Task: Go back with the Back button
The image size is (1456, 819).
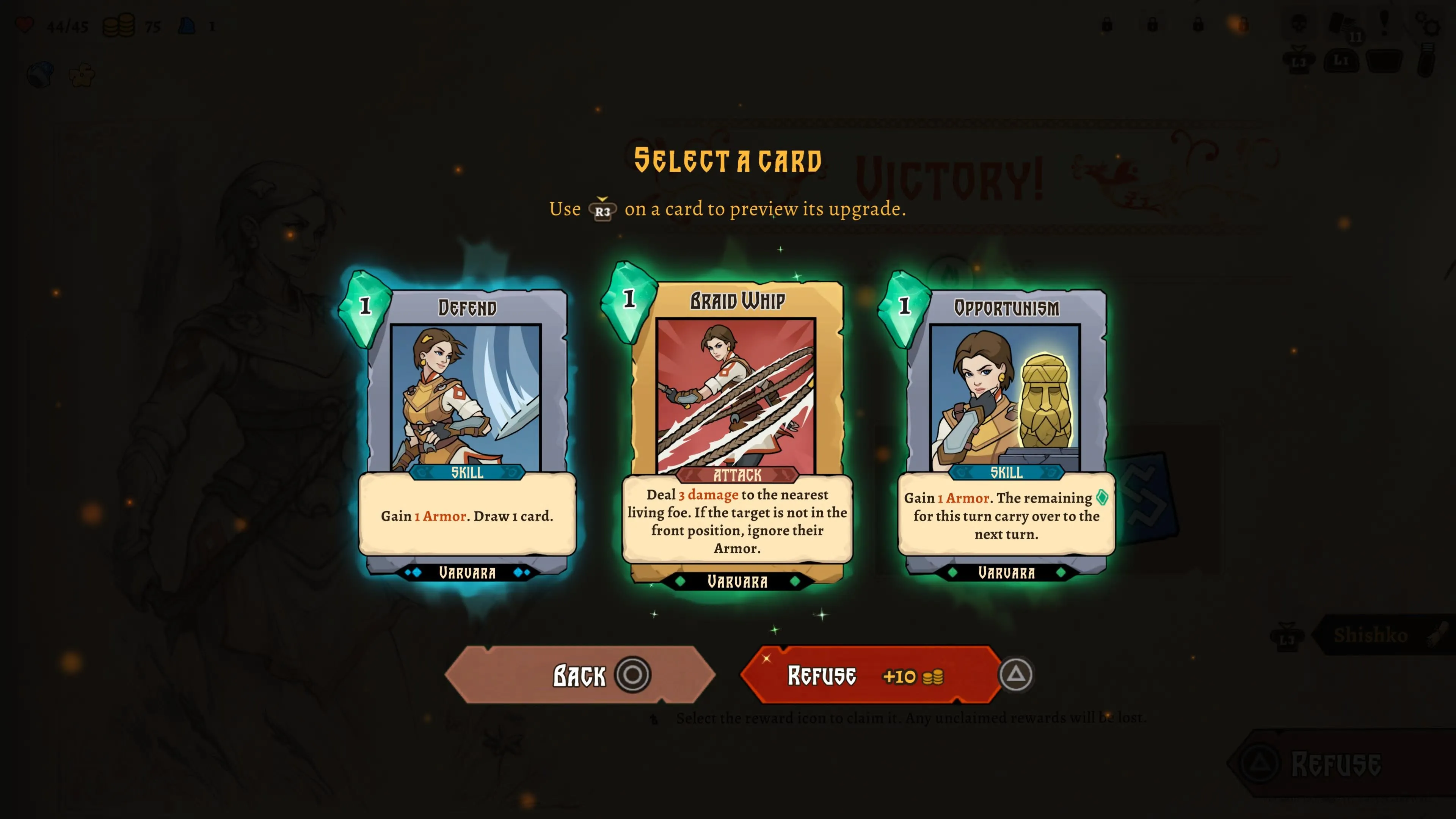Action: click(x=580, y=675)
